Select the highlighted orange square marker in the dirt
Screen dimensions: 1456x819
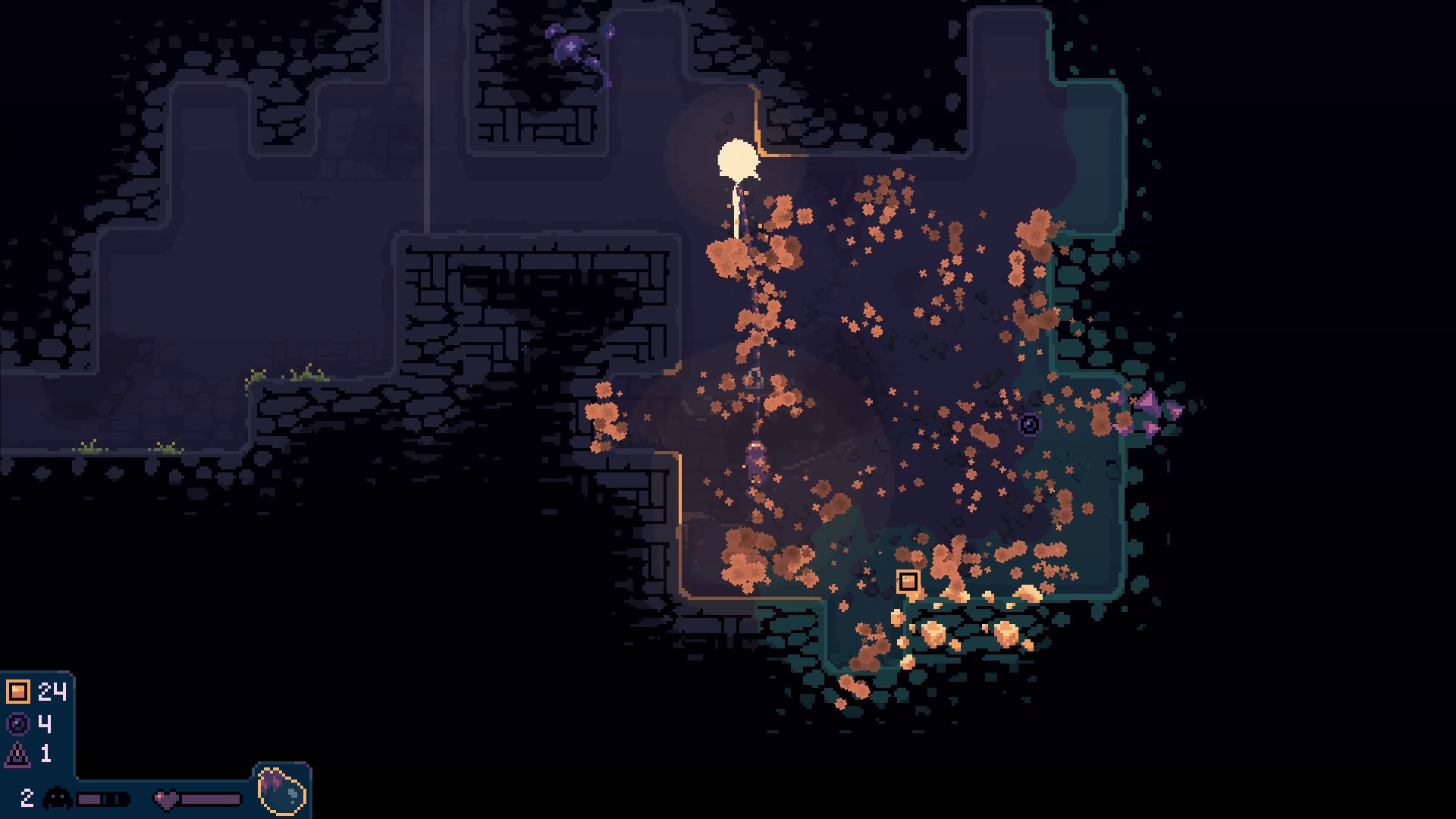pyautogui.click(x=908, y=582)
